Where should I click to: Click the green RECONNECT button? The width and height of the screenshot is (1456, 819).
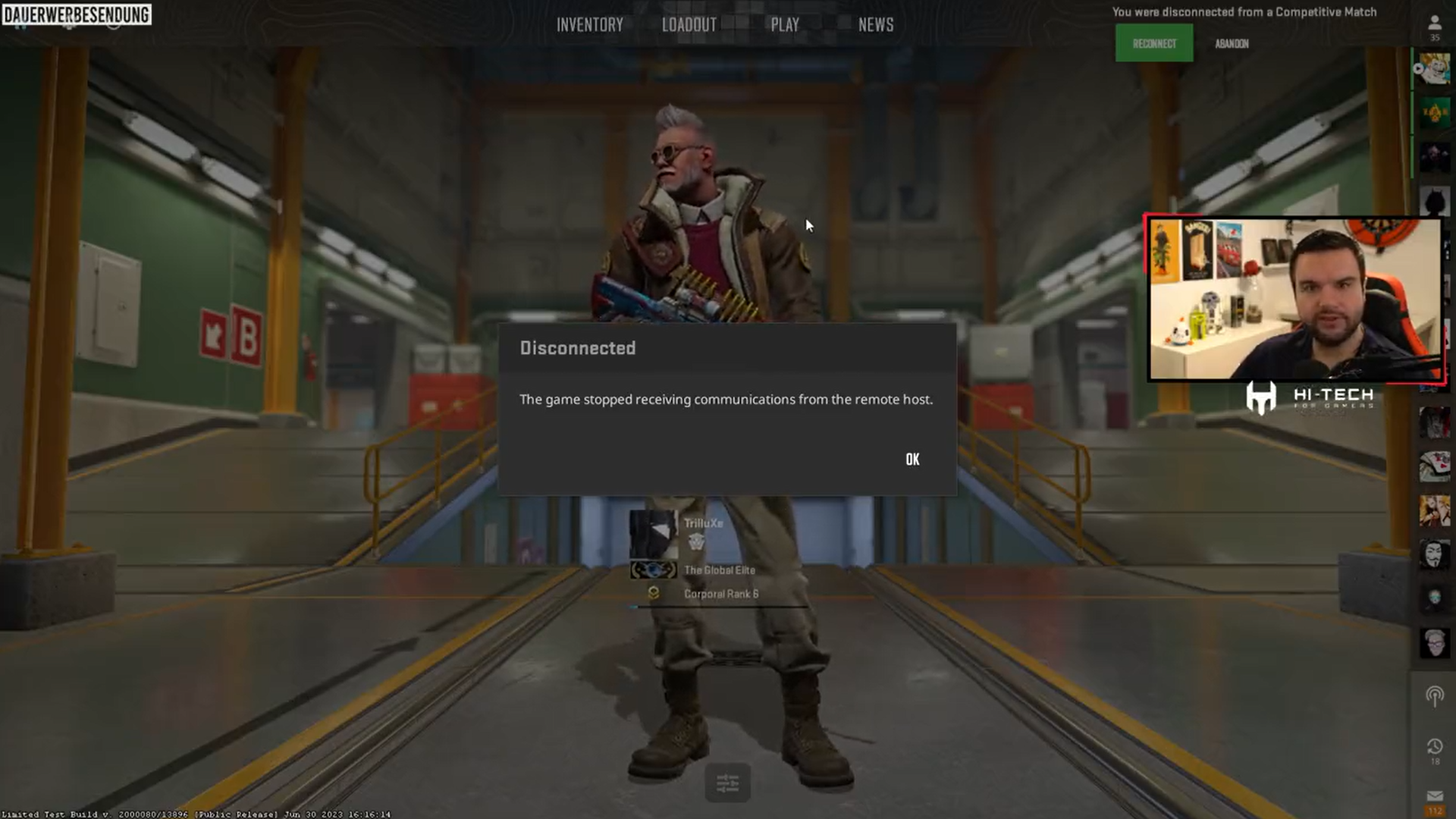click(1153, 42)
